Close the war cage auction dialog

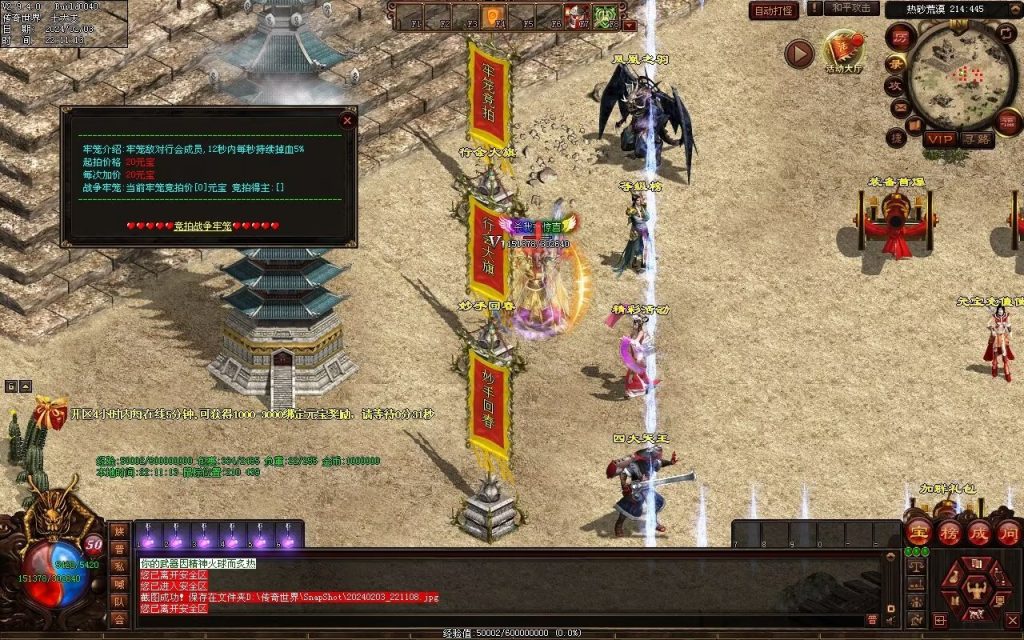347,120
